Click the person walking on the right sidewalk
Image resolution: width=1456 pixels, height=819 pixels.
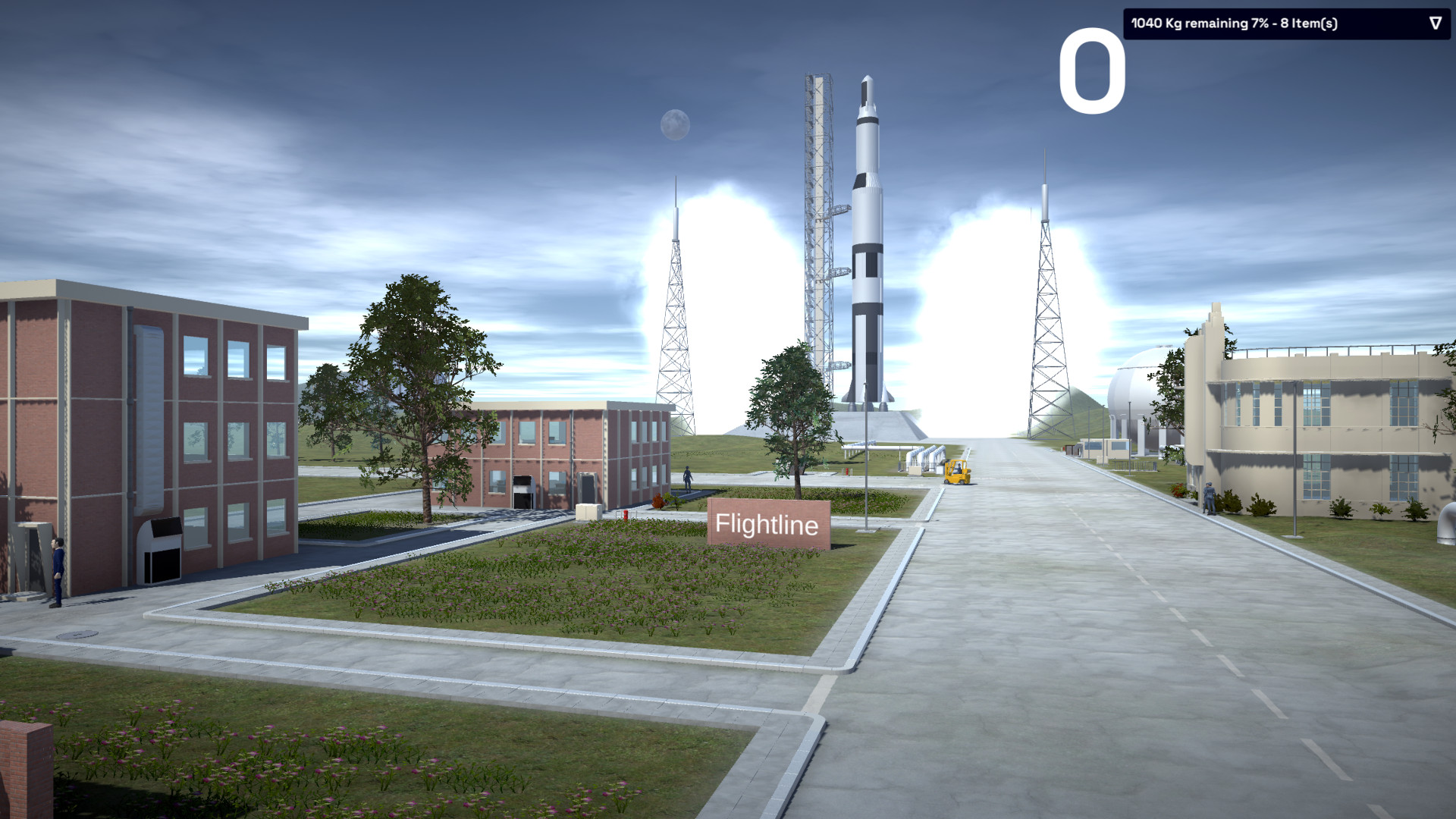click(1210, 499)
